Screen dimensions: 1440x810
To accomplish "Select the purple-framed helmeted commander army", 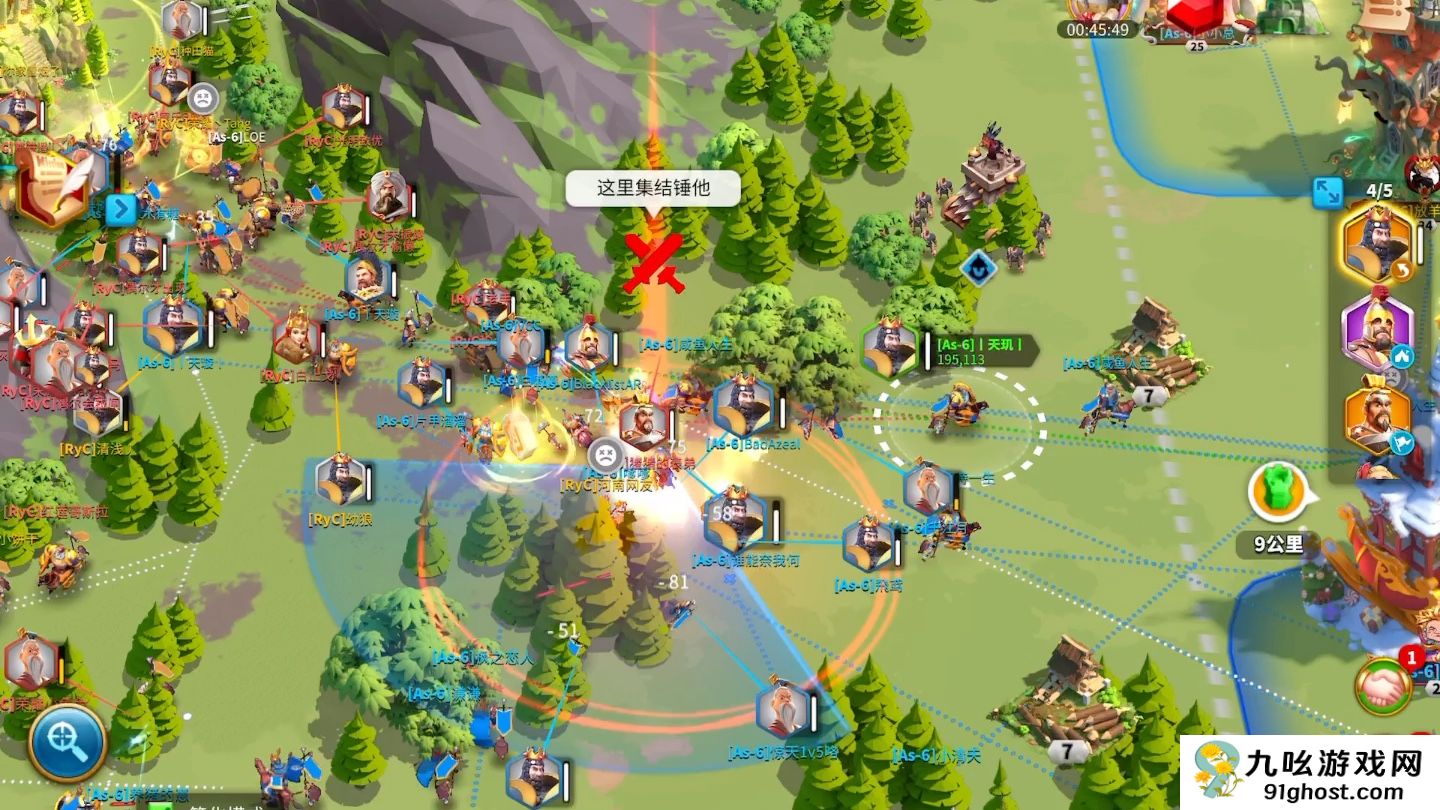I will tap(1377, 332).
